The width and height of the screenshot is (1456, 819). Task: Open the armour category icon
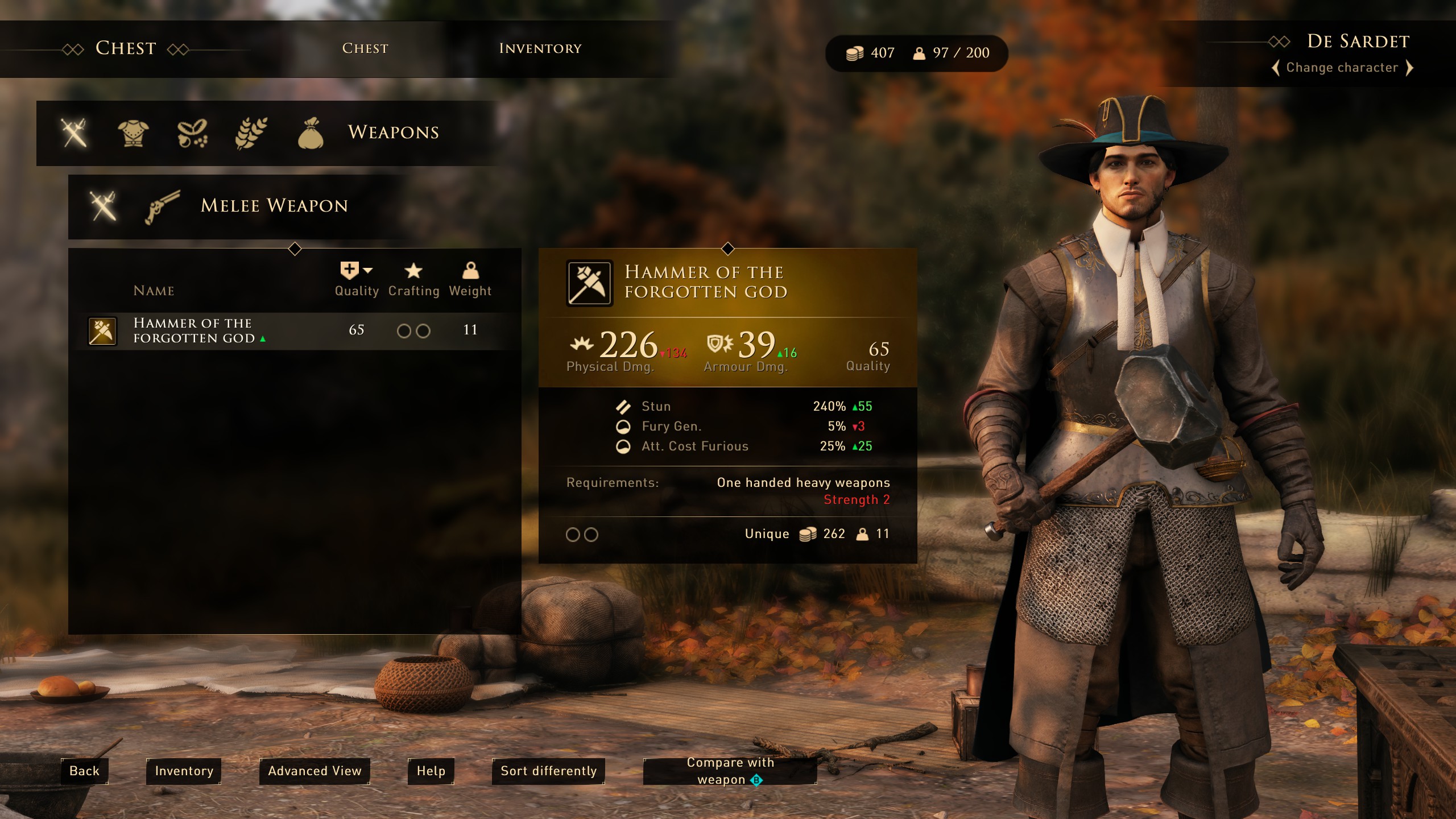pyautogui.click(x=133, y=133)
